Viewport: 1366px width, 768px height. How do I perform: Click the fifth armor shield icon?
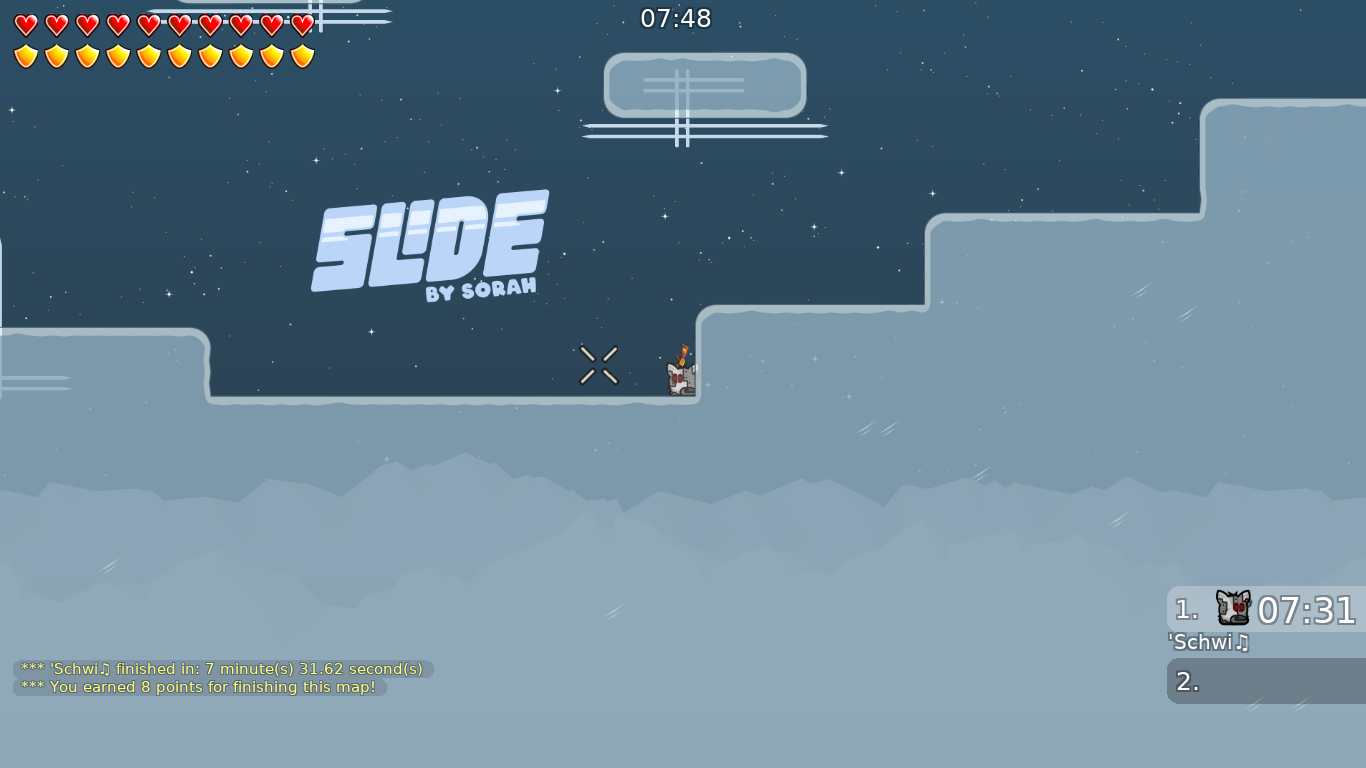tap(149, 55)
